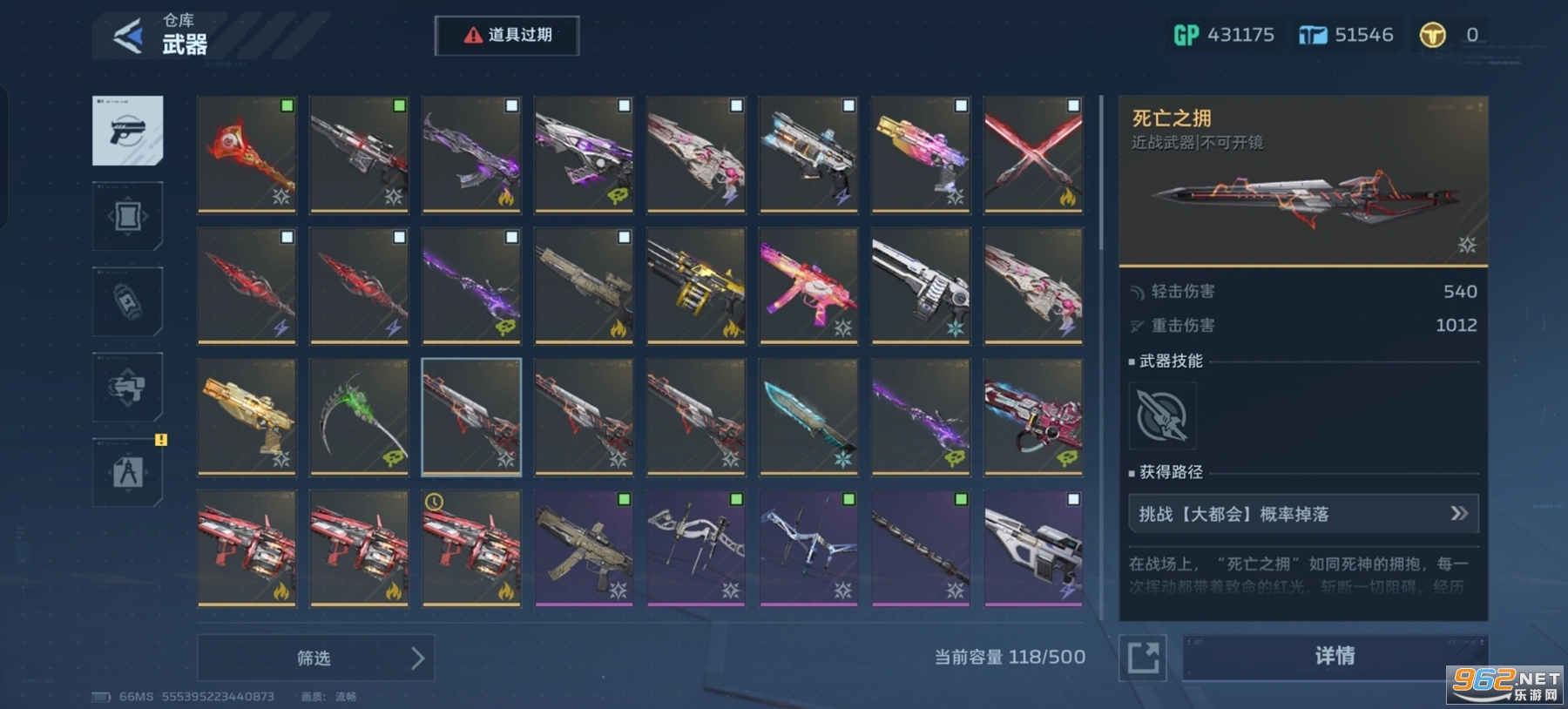View the weapon skill icon

point(1162,416)
